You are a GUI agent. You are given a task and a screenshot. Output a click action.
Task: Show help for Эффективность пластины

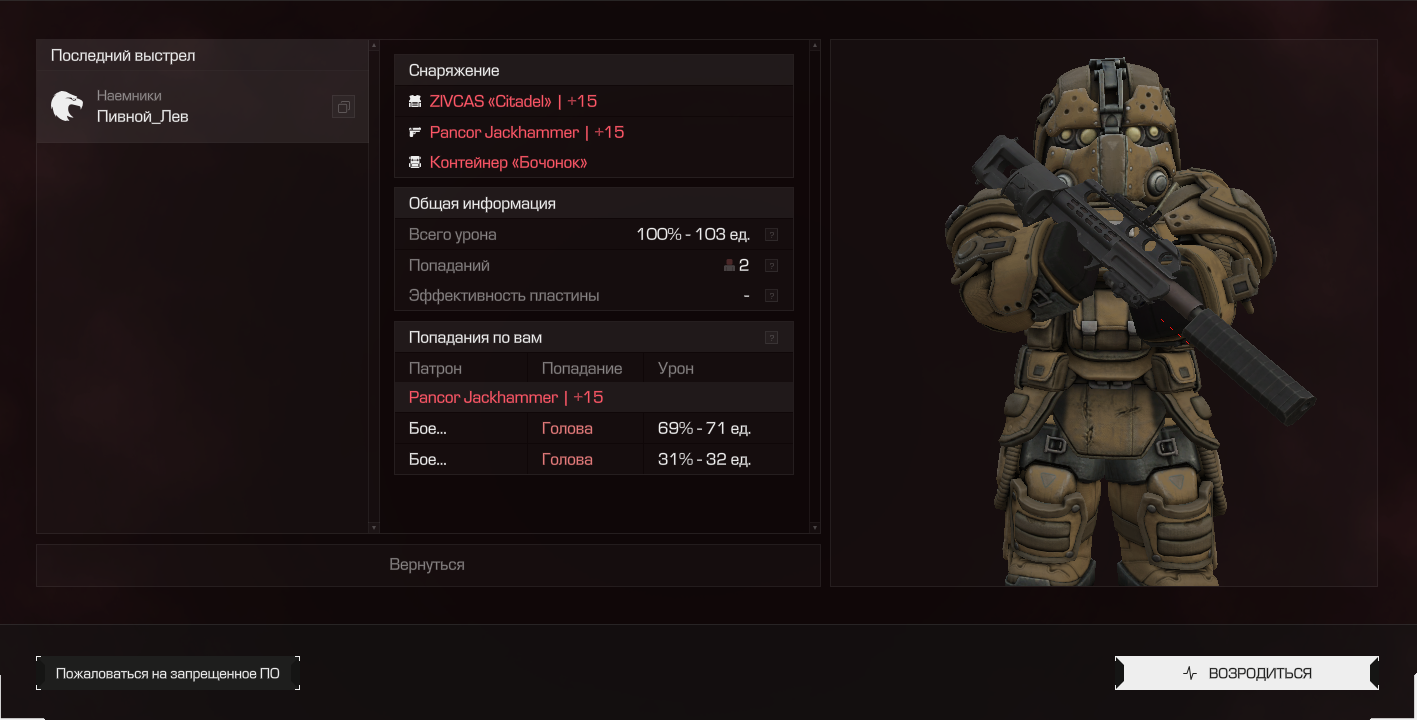pyautogui.click(x=771, y=296)
